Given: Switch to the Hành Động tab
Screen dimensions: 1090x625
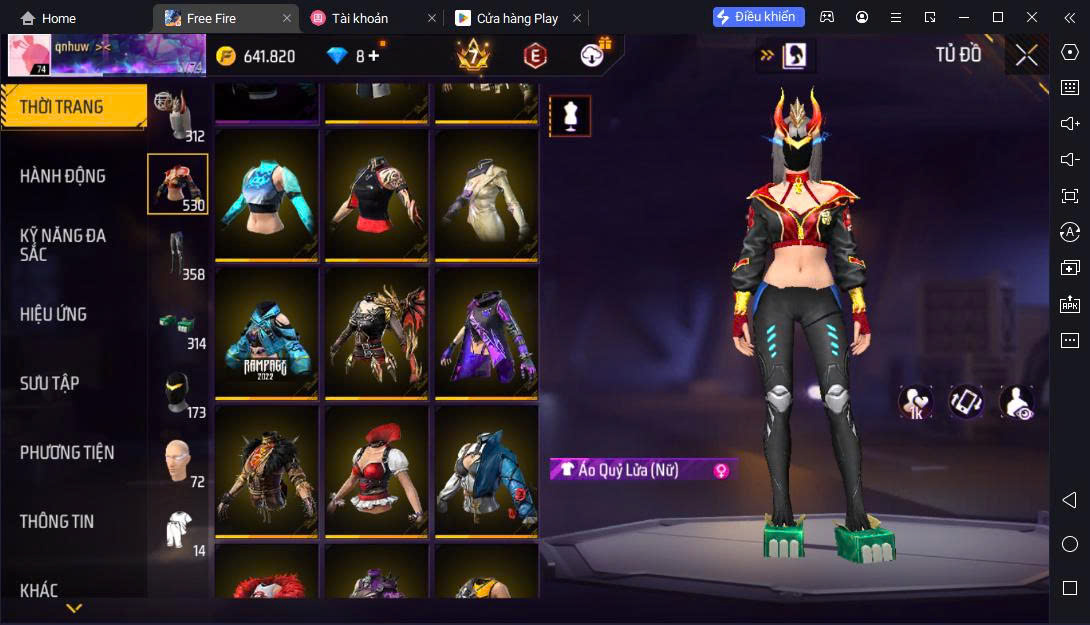Looking at the screenshot, I should tap(63, 176).
